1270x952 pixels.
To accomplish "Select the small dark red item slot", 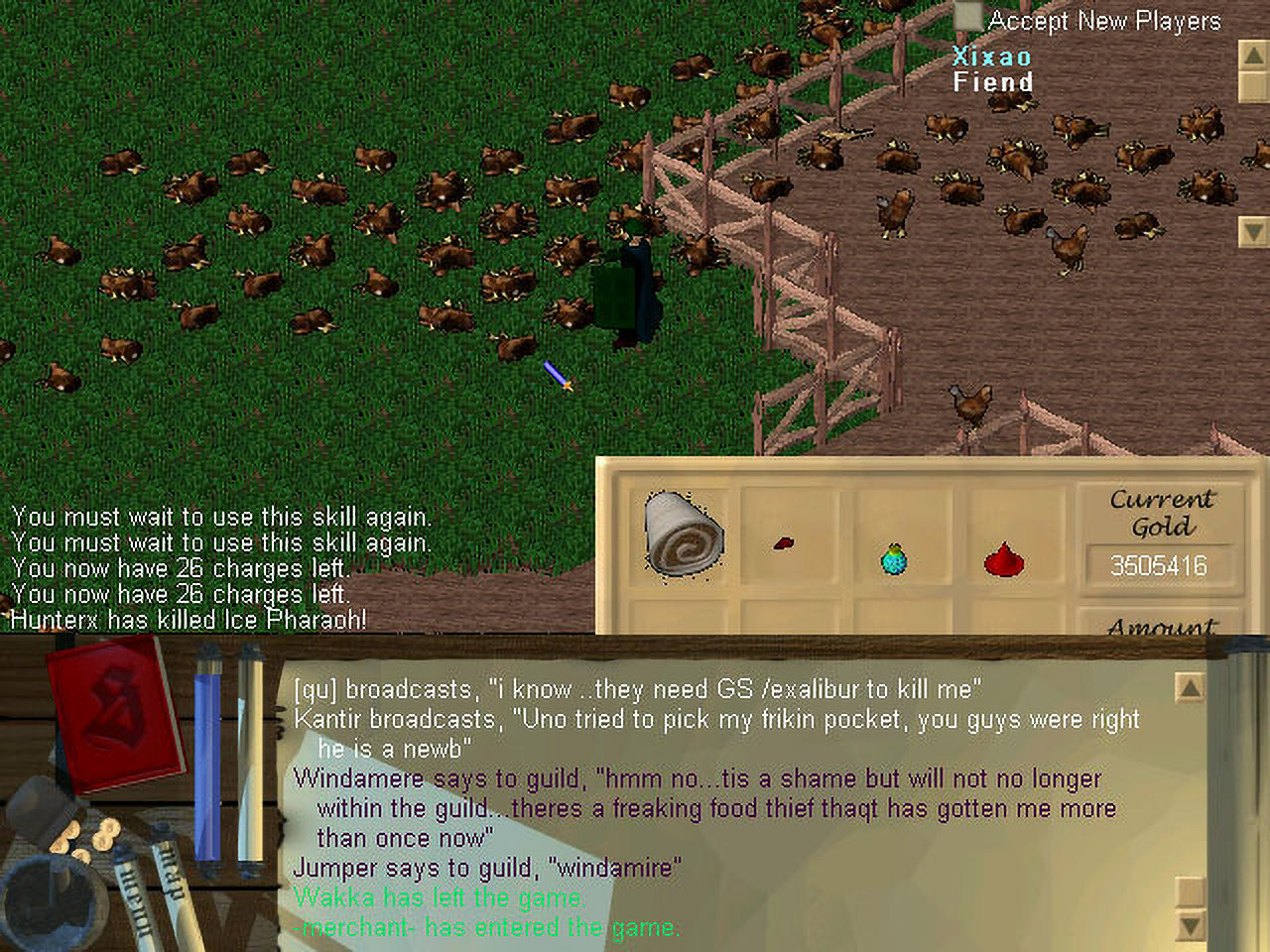I will click(x=784, y=543).
